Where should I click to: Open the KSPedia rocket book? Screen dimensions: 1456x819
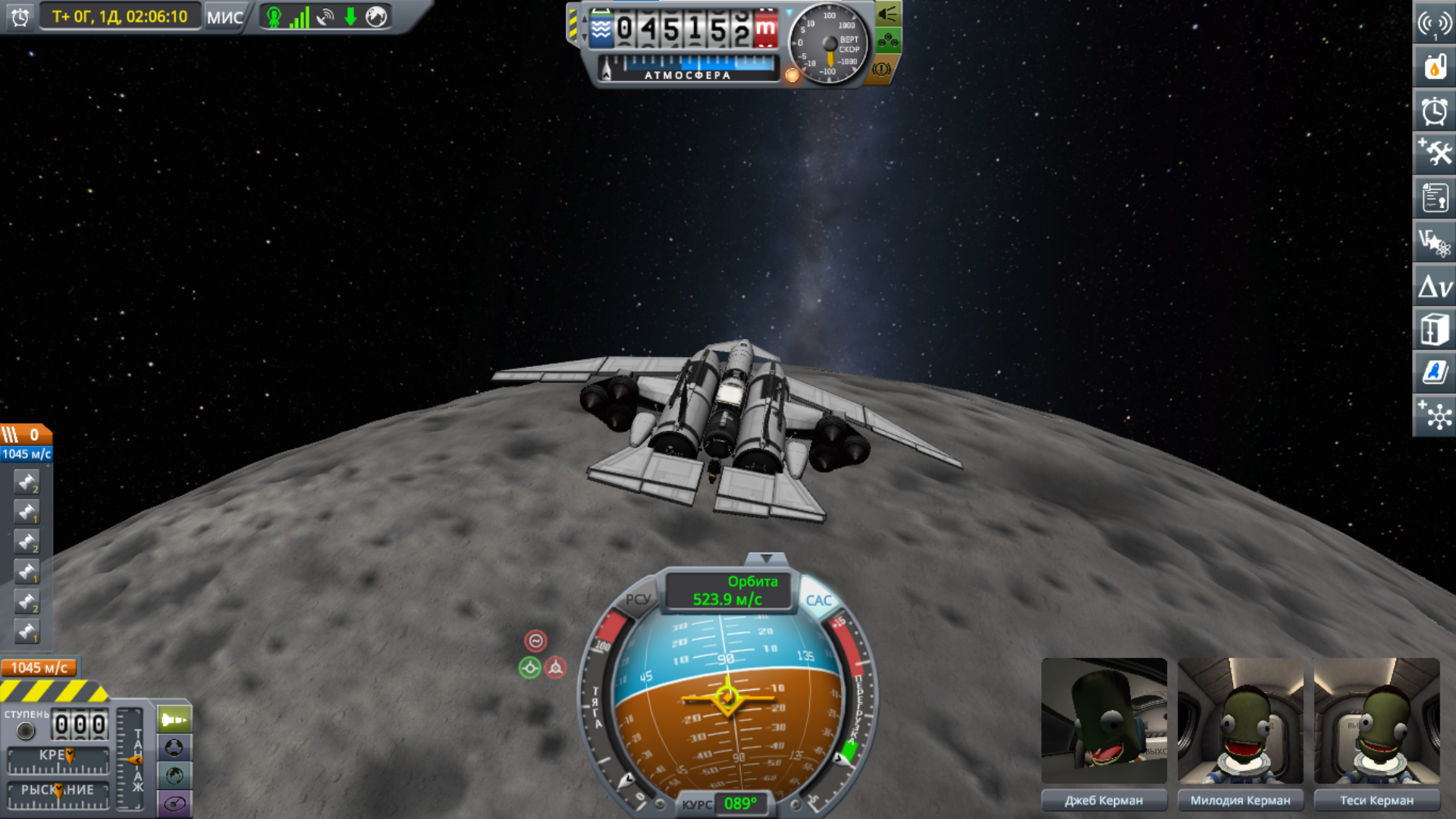click(1433, 373)
